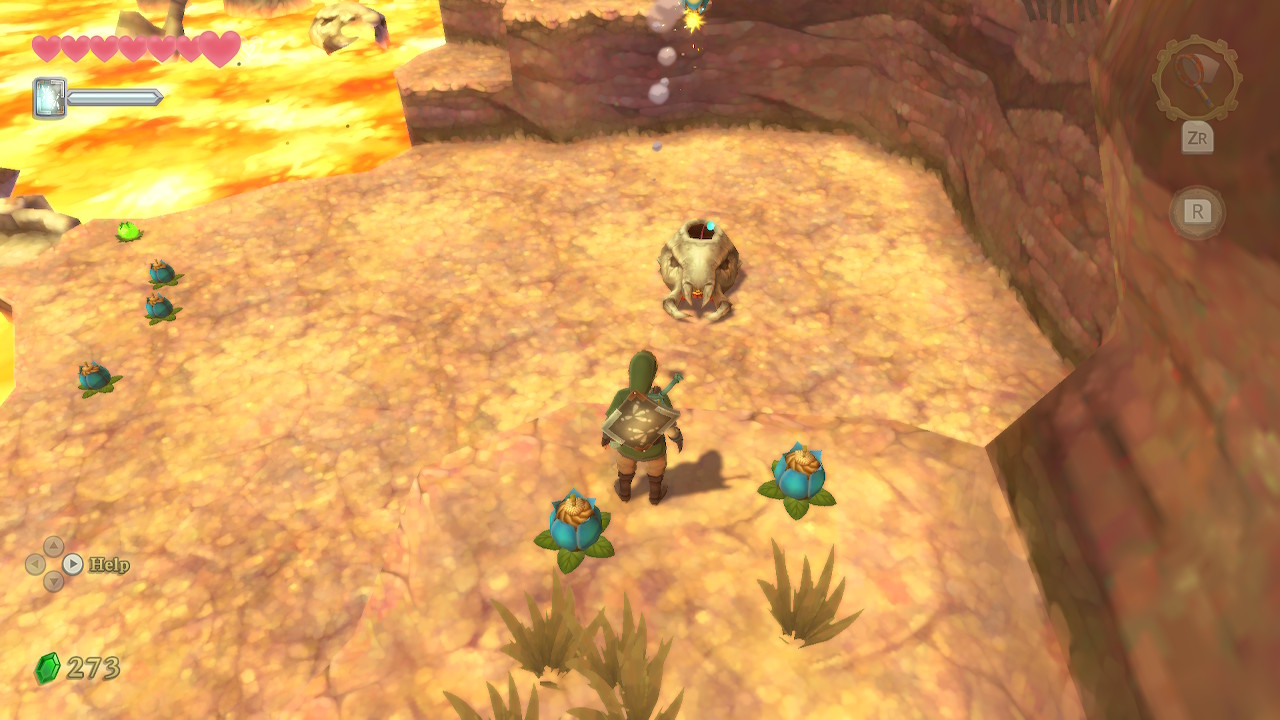Select the bug net item icon
1280x720 pixels.
(1196, 78)
